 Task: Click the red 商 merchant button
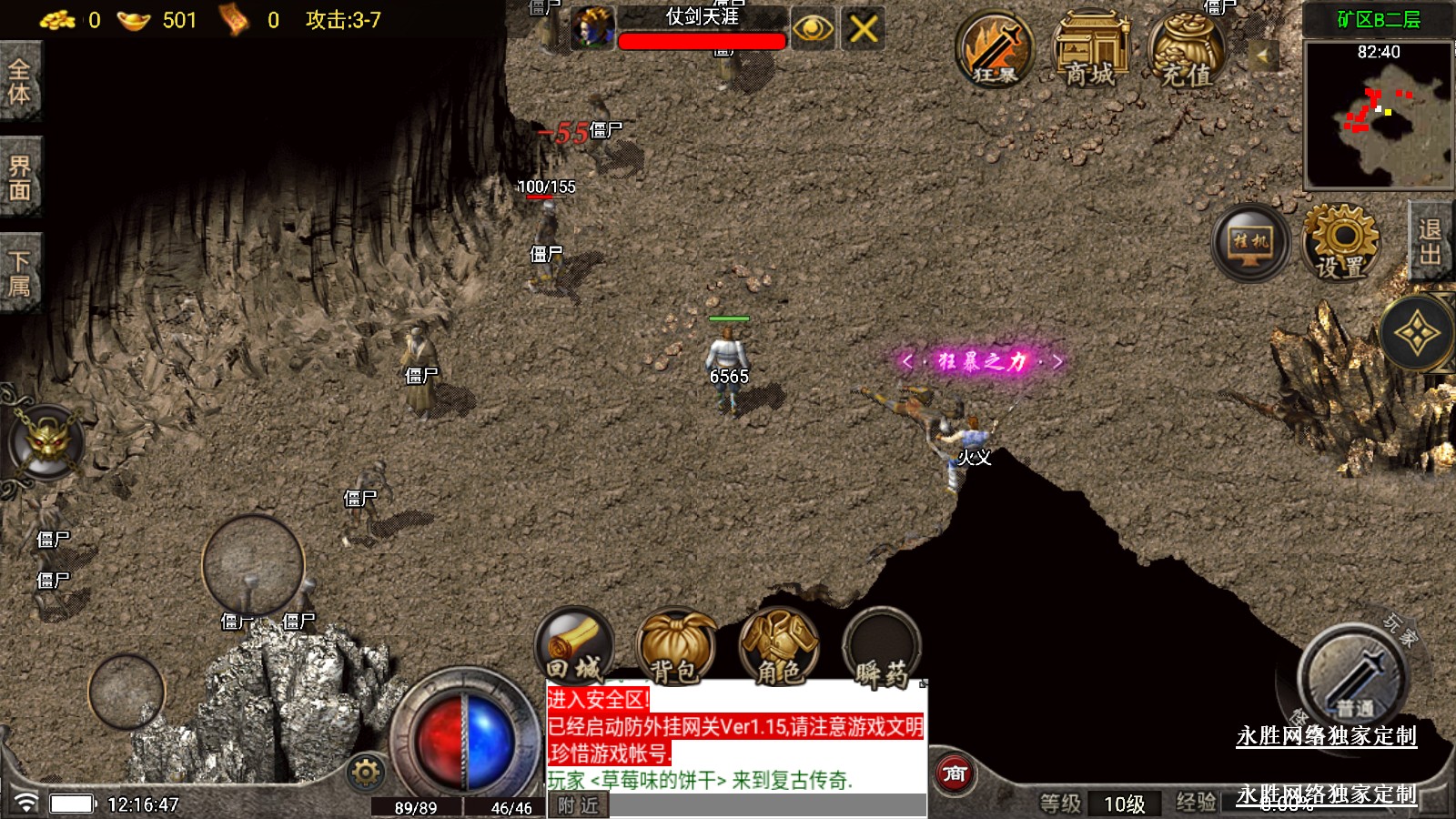955,774
